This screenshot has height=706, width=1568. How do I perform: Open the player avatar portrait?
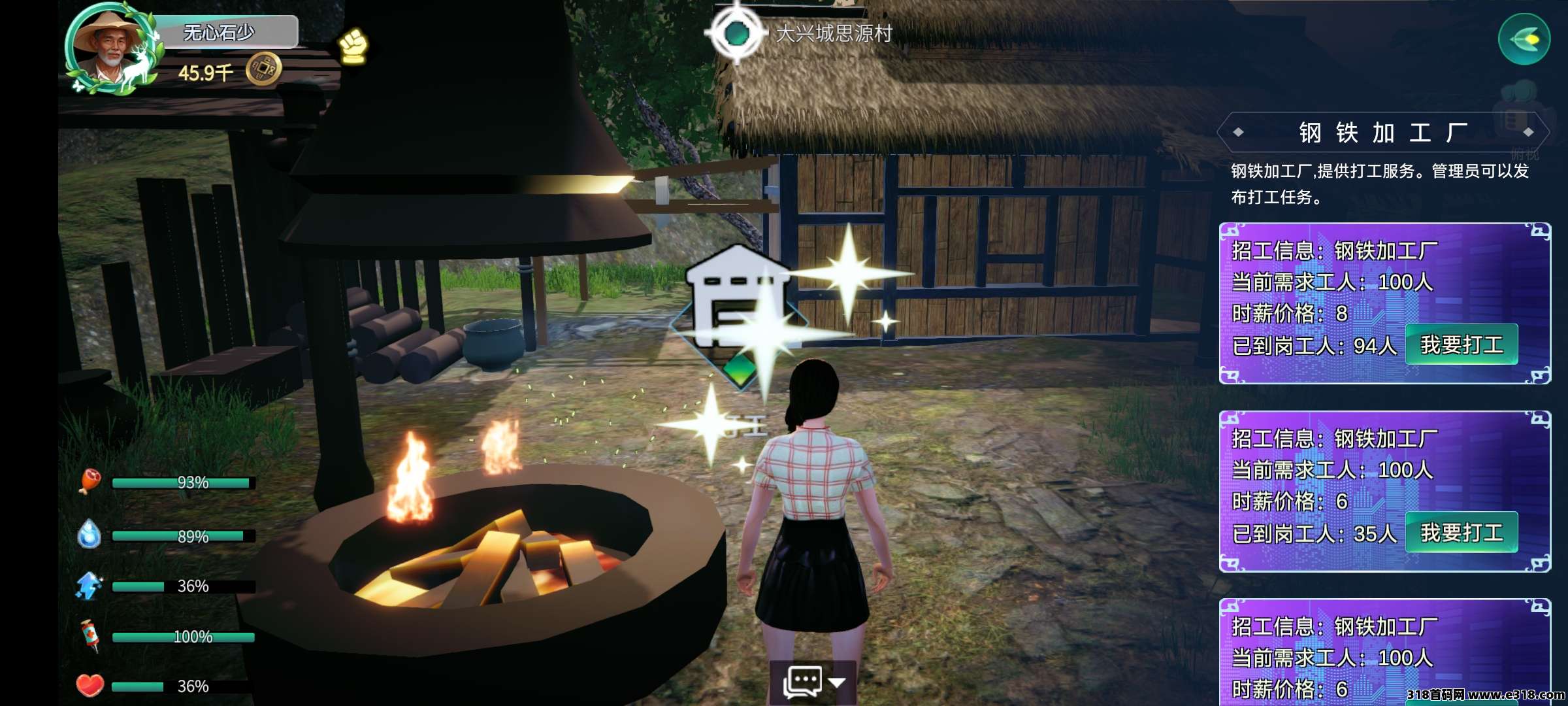109,48
